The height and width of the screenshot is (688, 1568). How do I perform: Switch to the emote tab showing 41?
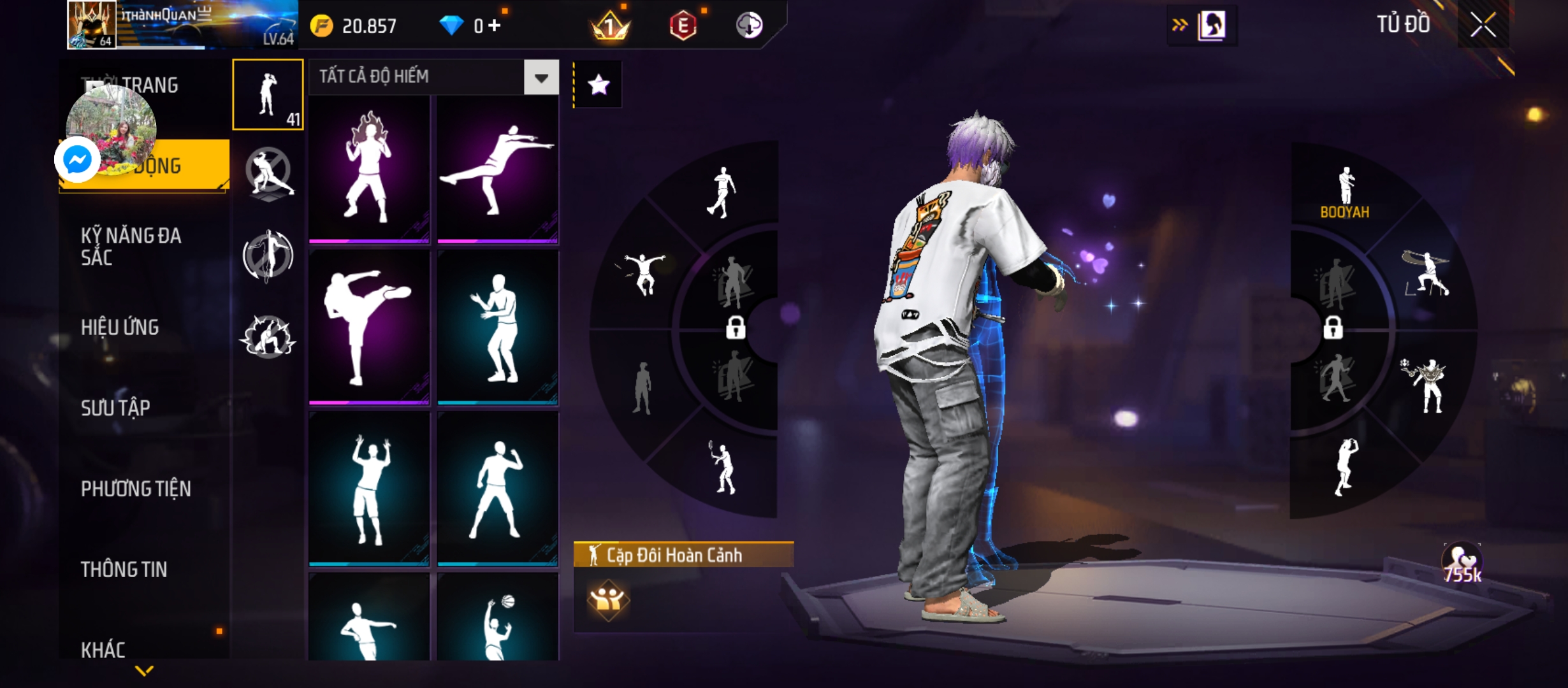pyautogui.click(x=268, y=94)
